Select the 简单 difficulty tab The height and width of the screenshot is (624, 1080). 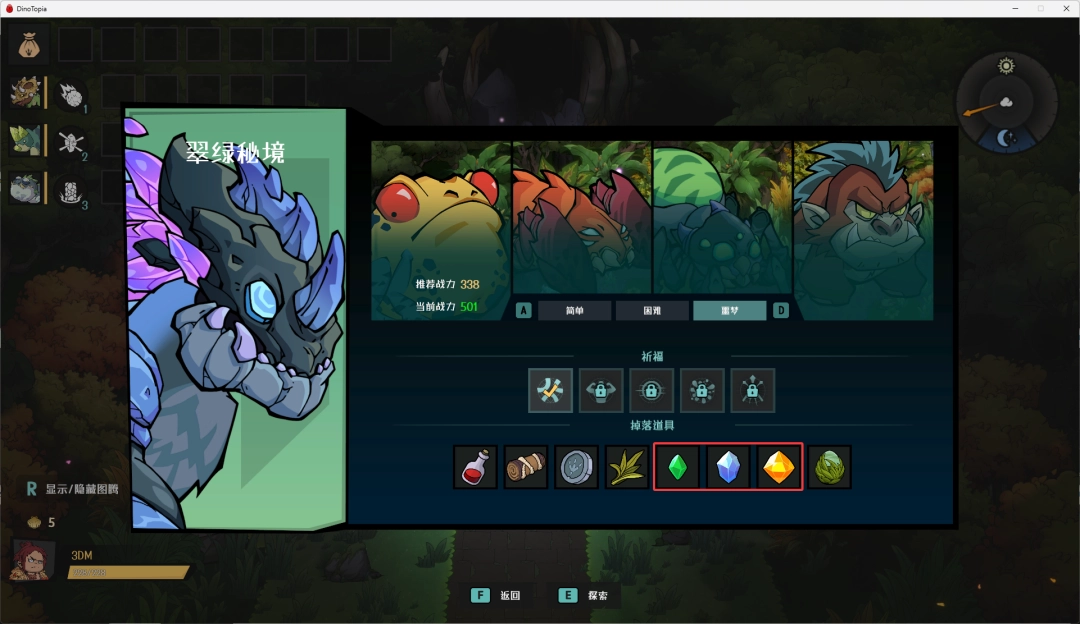[x=574, y=311]
